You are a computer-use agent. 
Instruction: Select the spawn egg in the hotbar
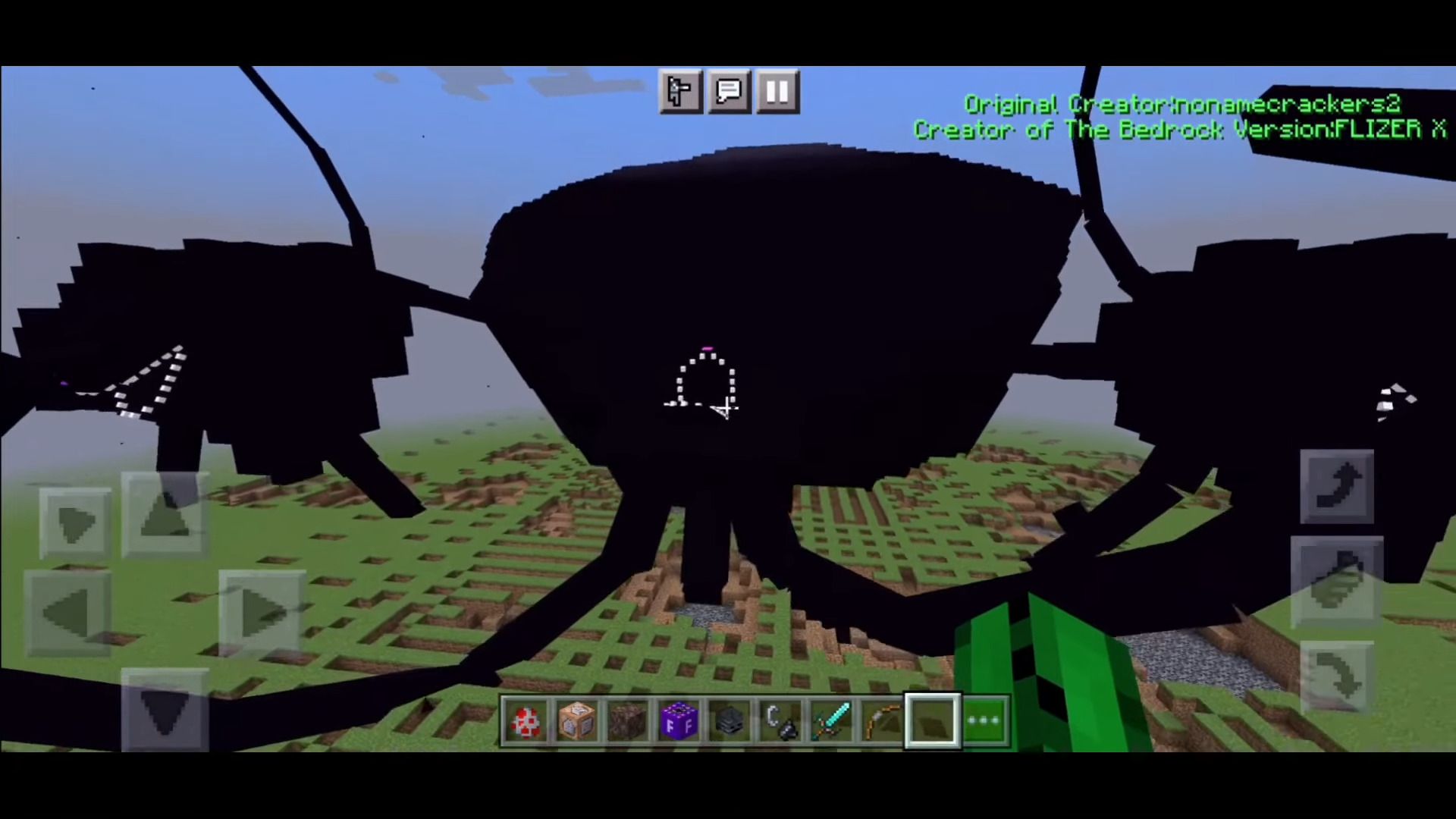pyautogui.click(x=526, y=720)
